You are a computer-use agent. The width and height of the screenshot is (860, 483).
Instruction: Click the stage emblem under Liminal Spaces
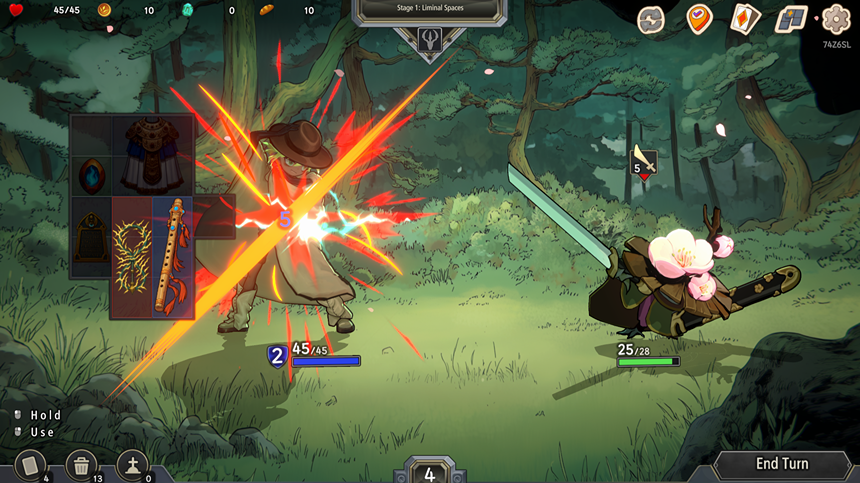[429, 41]
